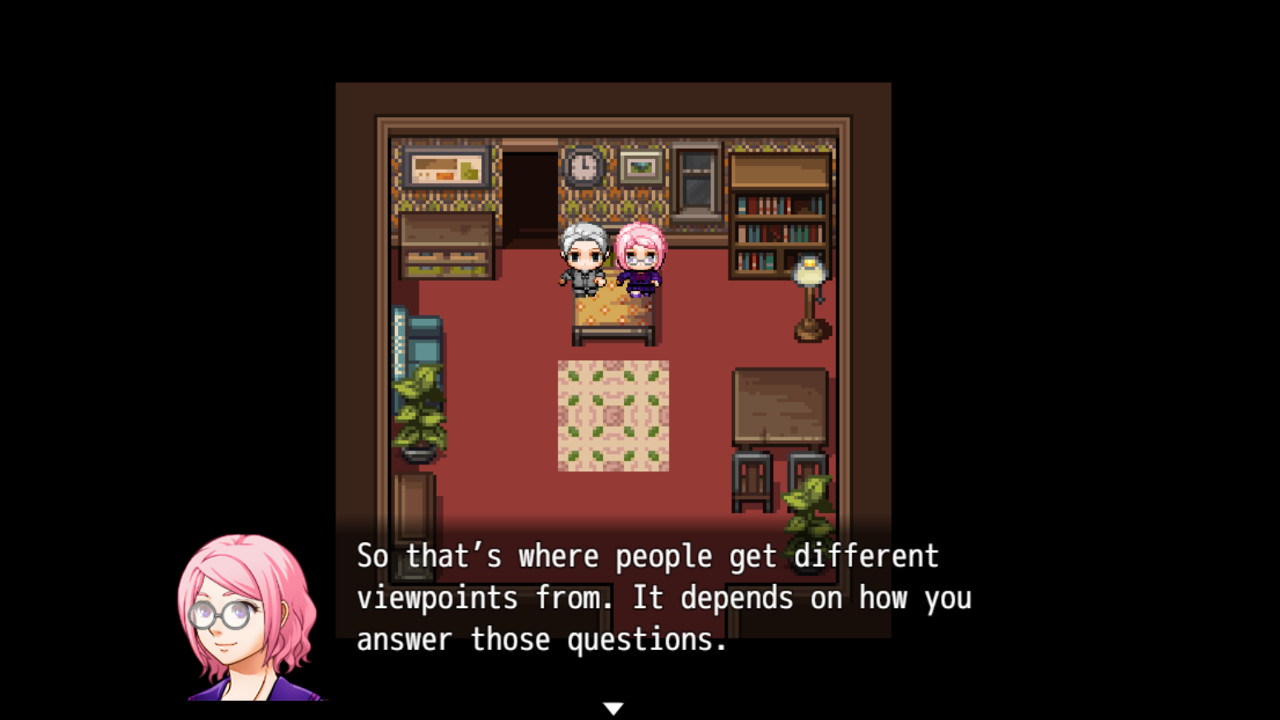The image size is (1280, 720).
Task: Select the word viewpoints in the dialogue text
Action: (438, 597)
